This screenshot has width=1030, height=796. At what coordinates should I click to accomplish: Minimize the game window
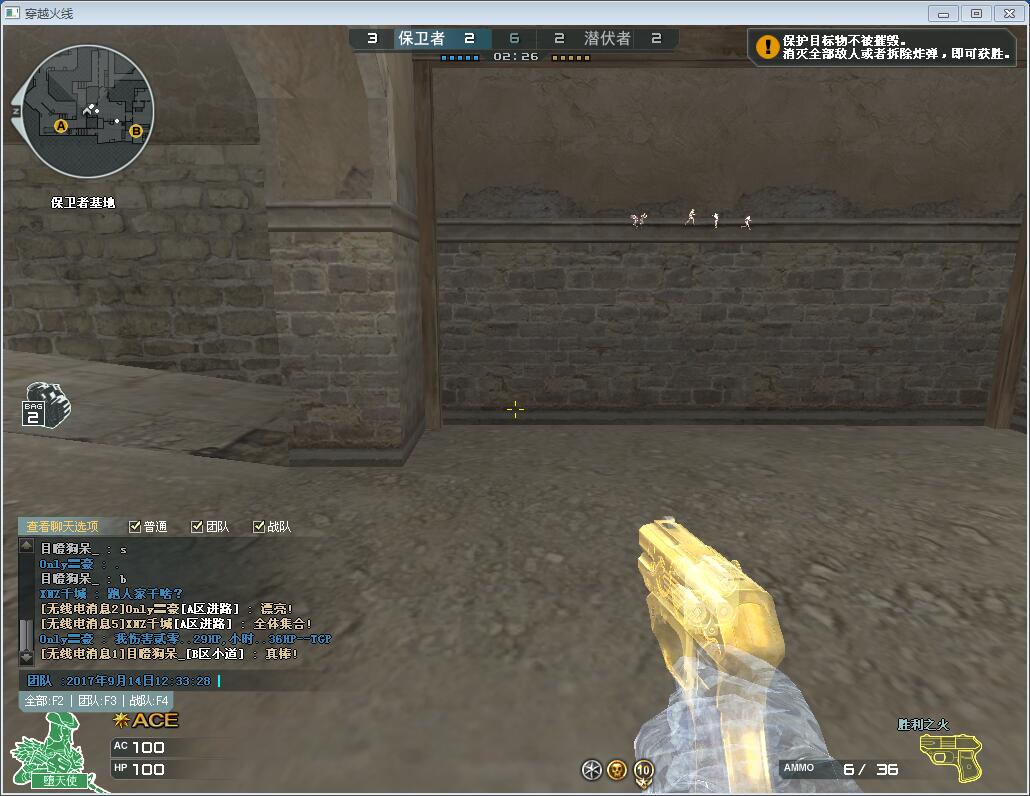(944, 13)
